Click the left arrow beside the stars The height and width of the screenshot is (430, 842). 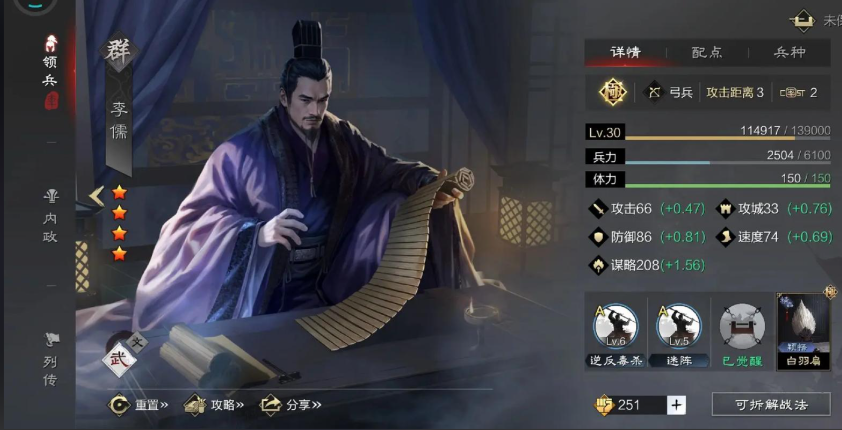(96, 196)
